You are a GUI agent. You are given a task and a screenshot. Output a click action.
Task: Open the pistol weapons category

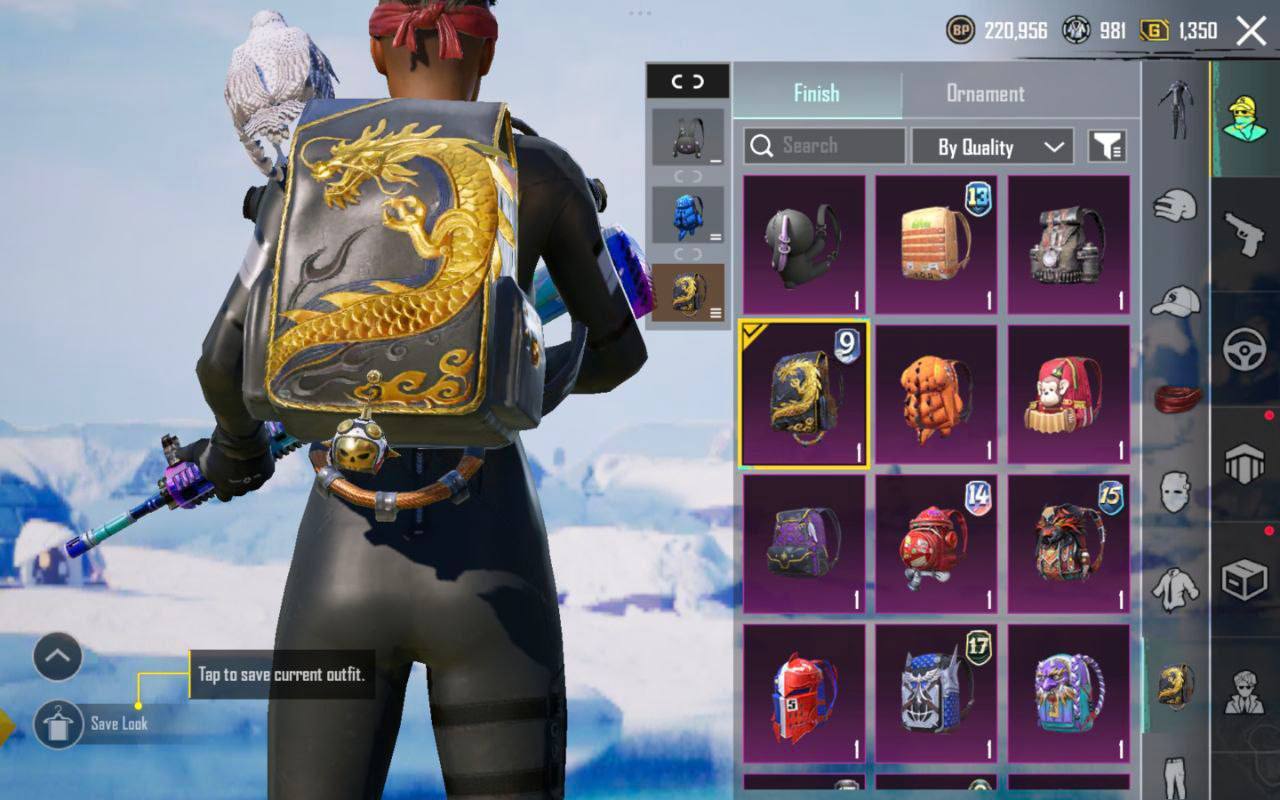pos(1245,235)
